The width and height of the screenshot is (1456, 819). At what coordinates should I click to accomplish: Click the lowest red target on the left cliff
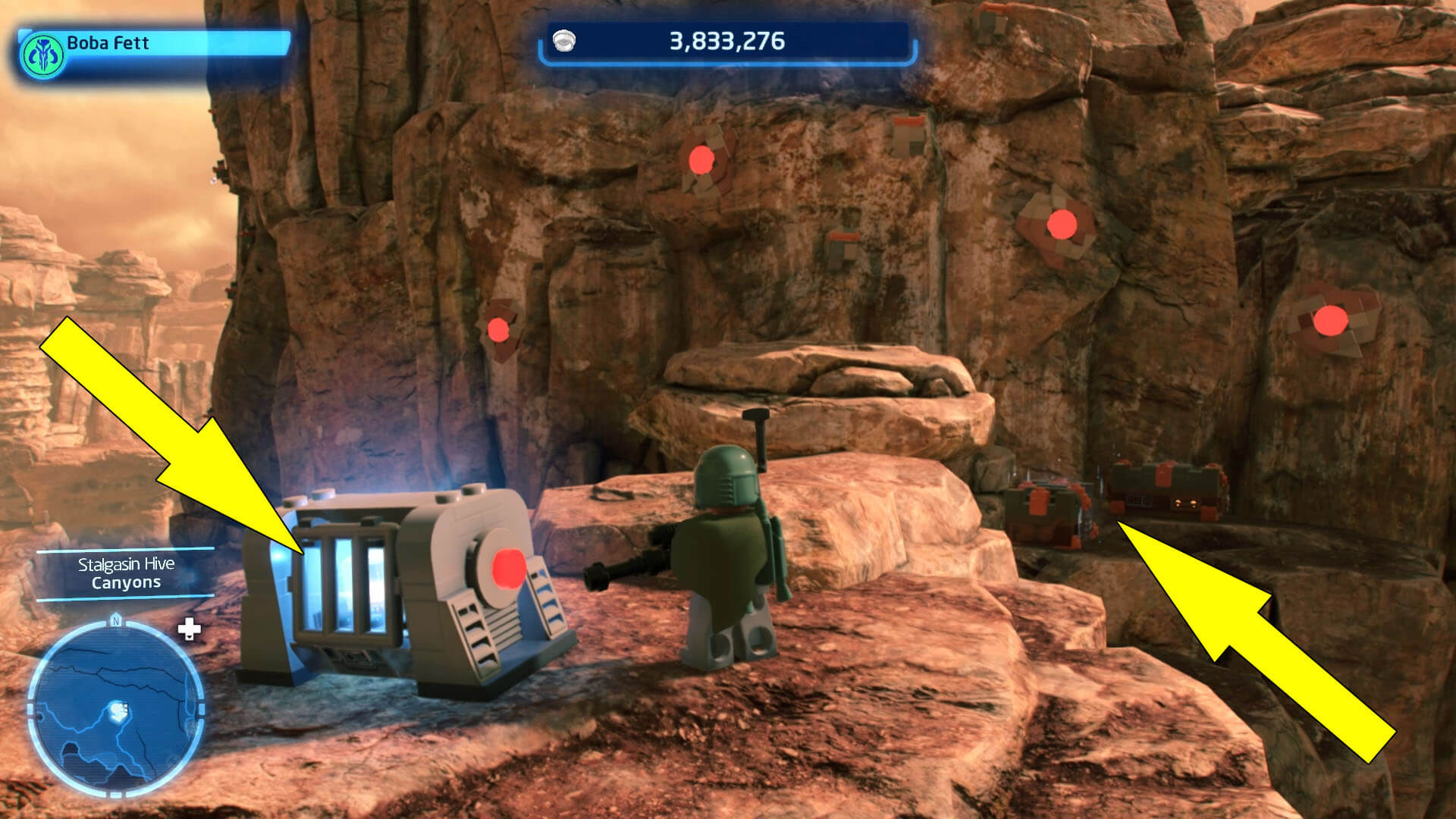point(498,329)
